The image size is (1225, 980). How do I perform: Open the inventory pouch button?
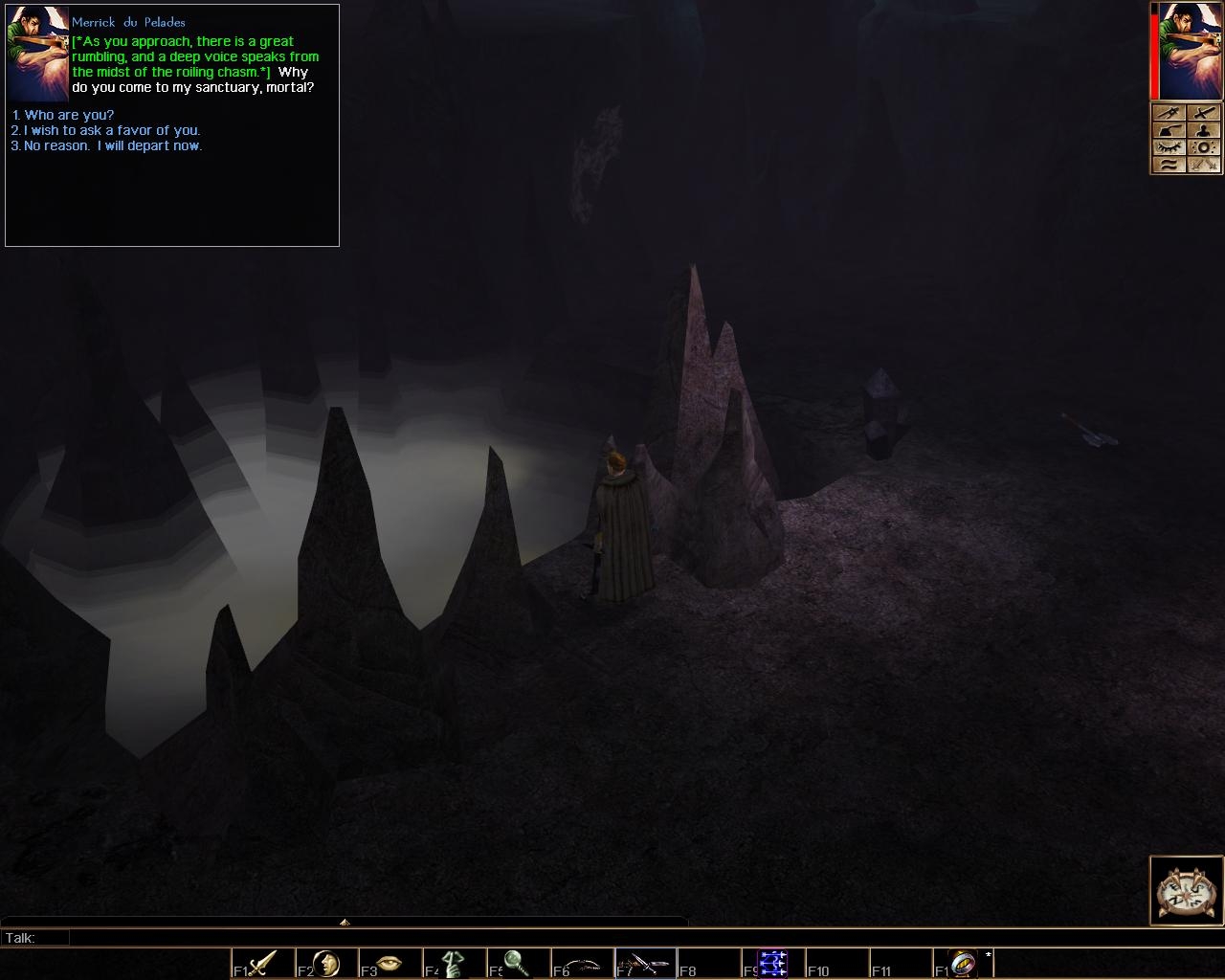point(1168,130)
